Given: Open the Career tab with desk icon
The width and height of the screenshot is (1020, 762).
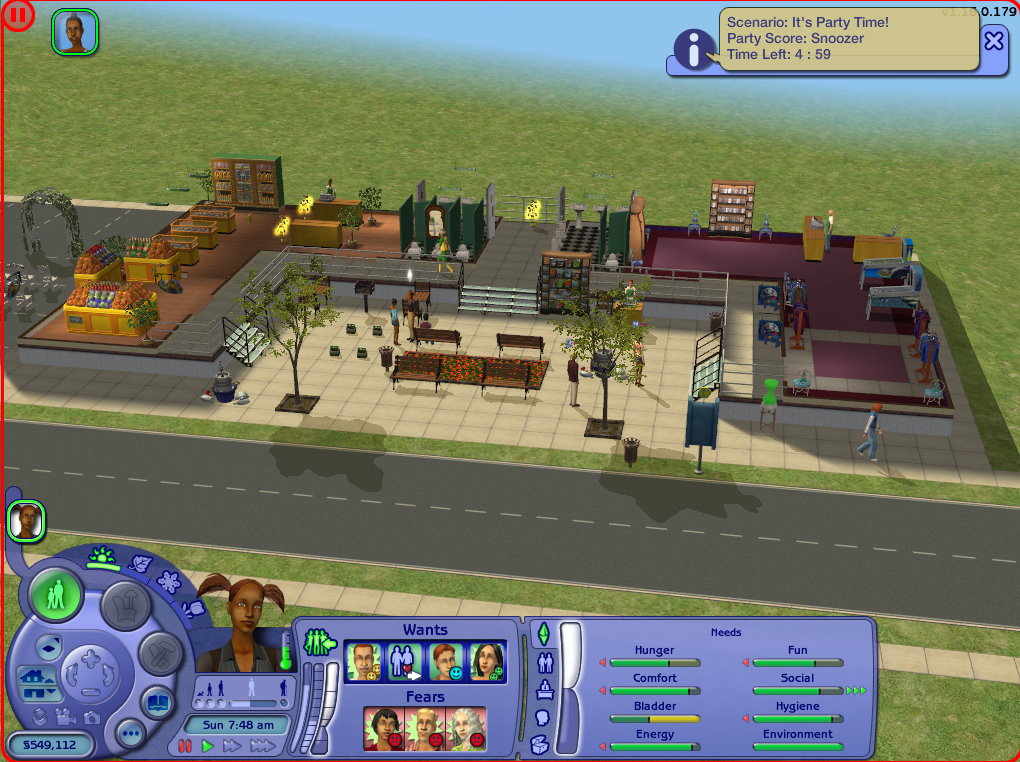Looking at the screenshot, I should coord(544,689).
